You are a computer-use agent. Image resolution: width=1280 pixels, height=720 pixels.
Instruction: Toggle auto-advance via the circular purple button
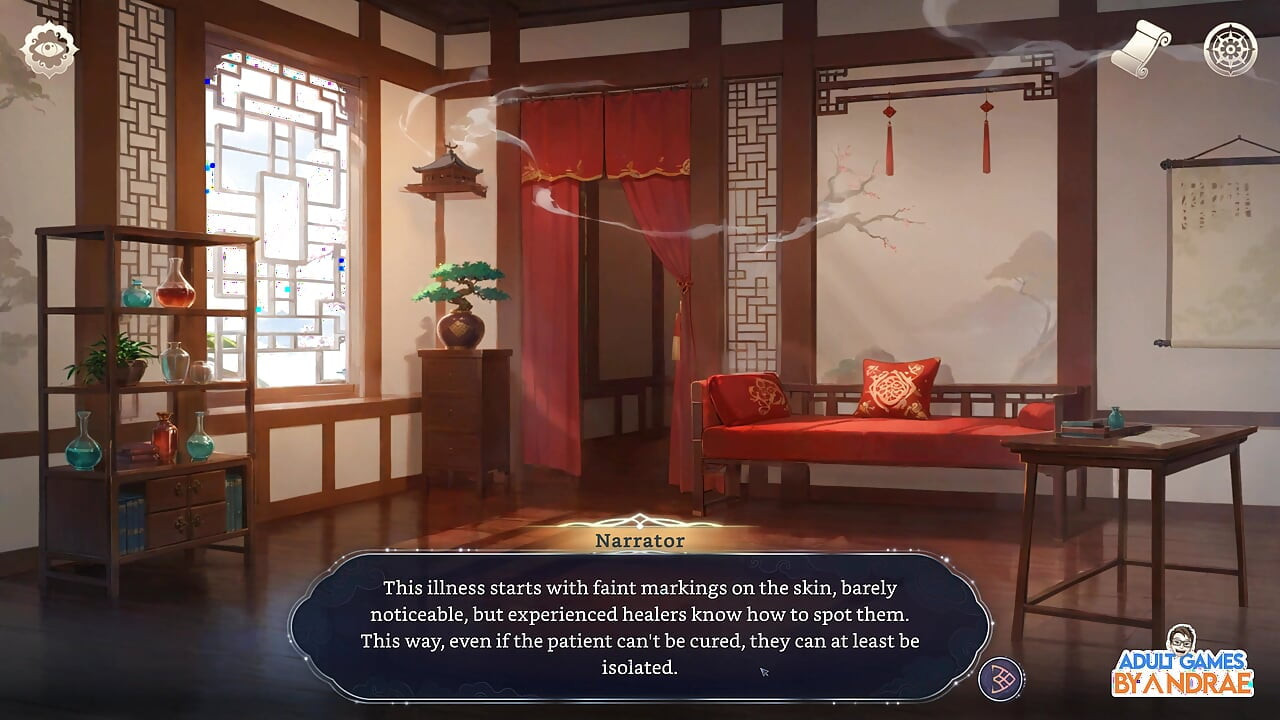1002,677
